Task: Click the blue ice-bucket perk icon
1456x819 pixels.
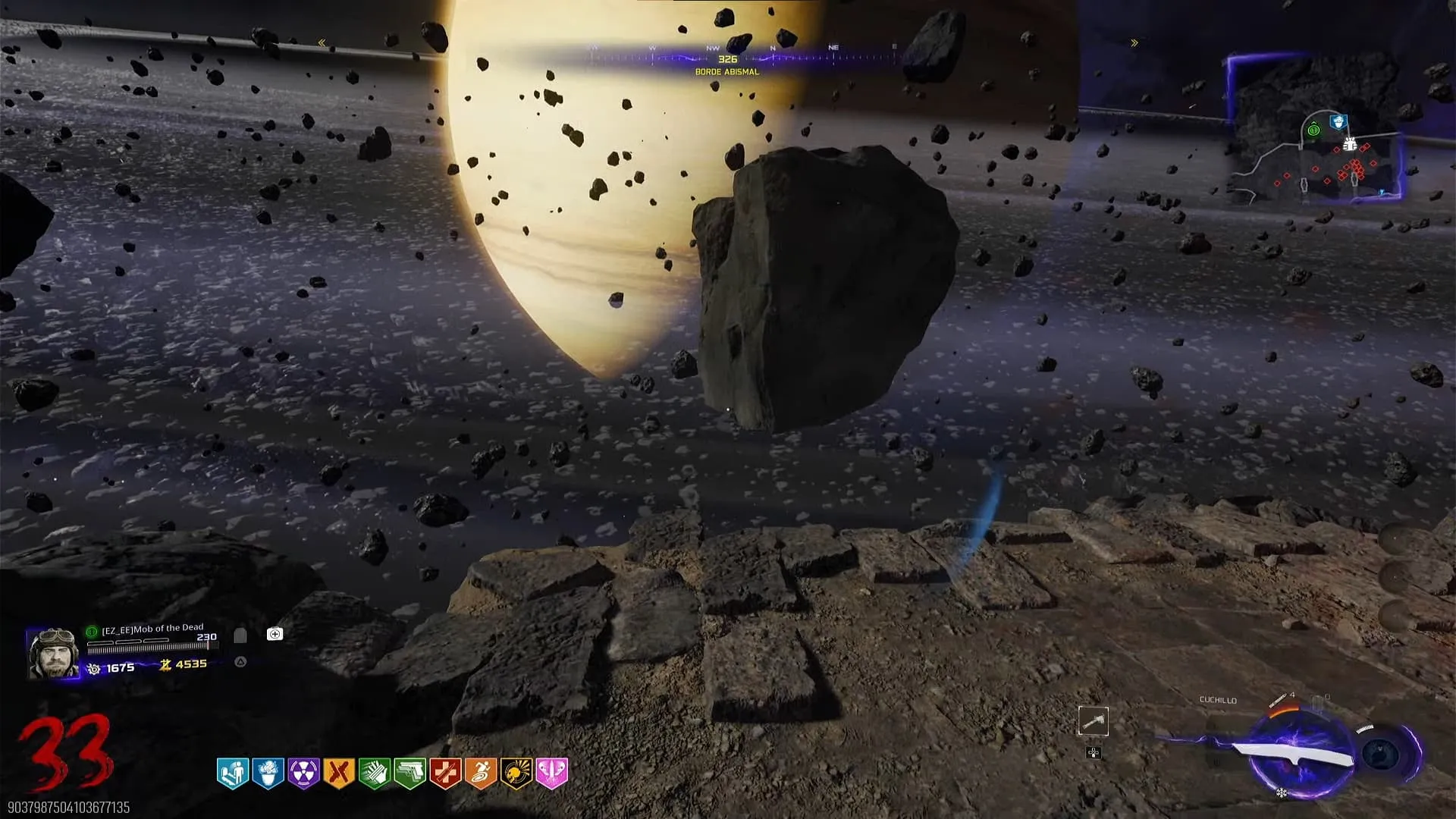Action: click(268, 773)
